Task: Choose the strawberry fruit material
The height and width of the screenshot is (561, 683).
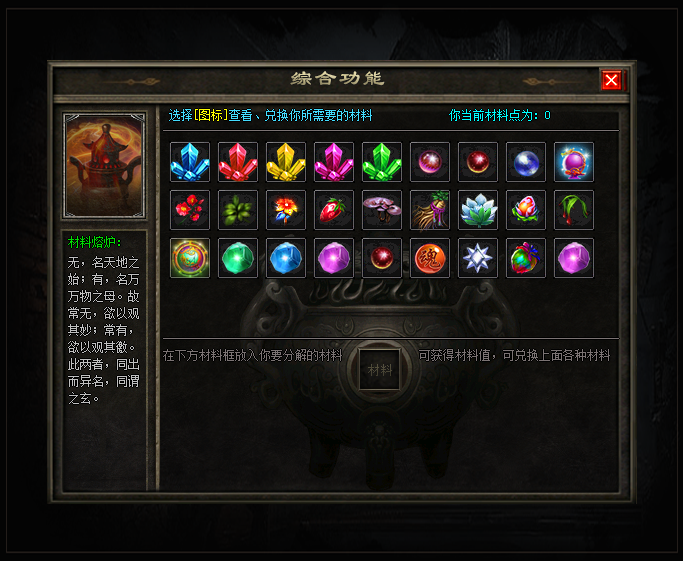Action: tap(333, 210)
